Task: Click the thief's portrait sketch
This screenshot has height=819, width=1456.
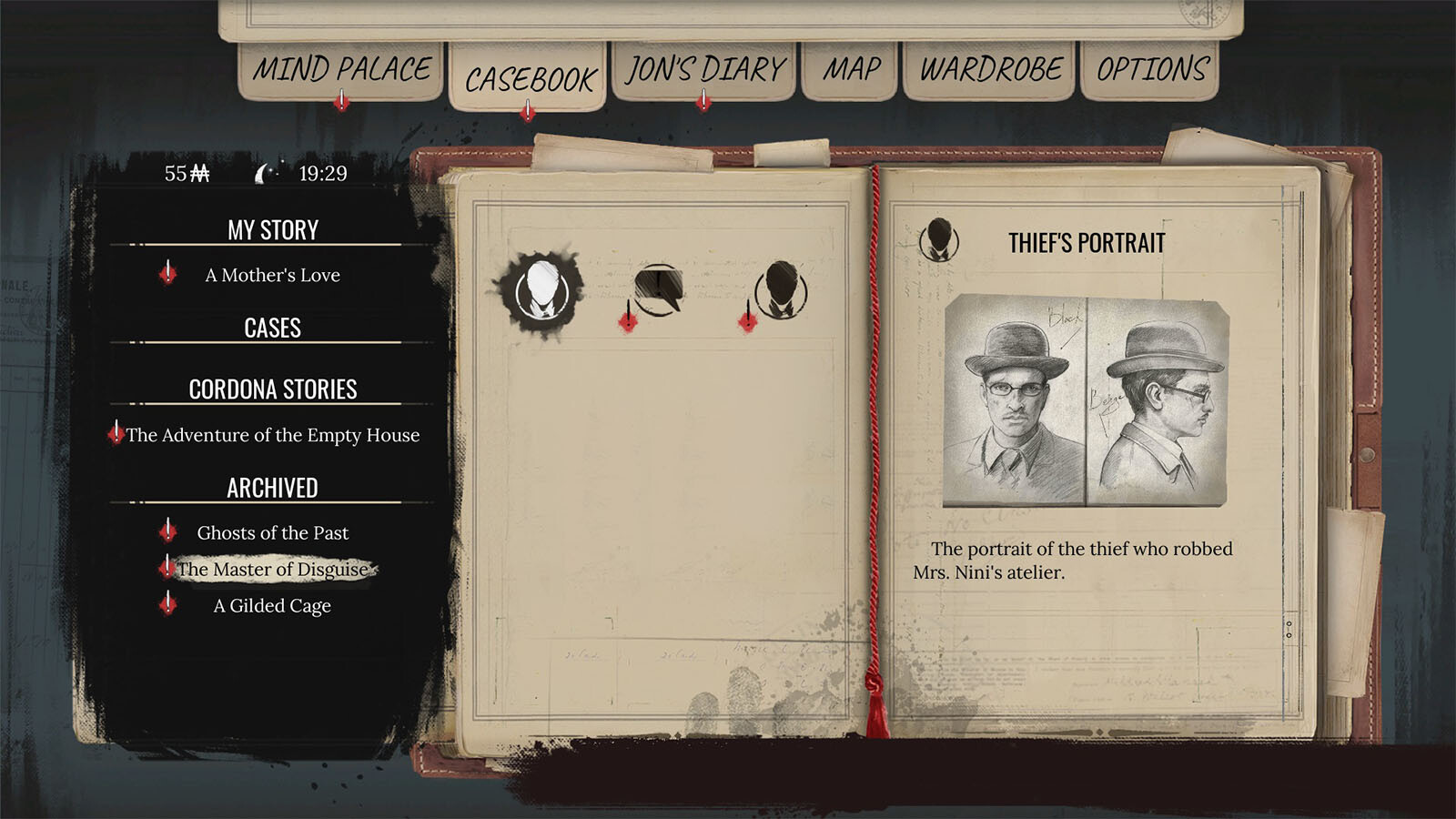Action: 1086,400
